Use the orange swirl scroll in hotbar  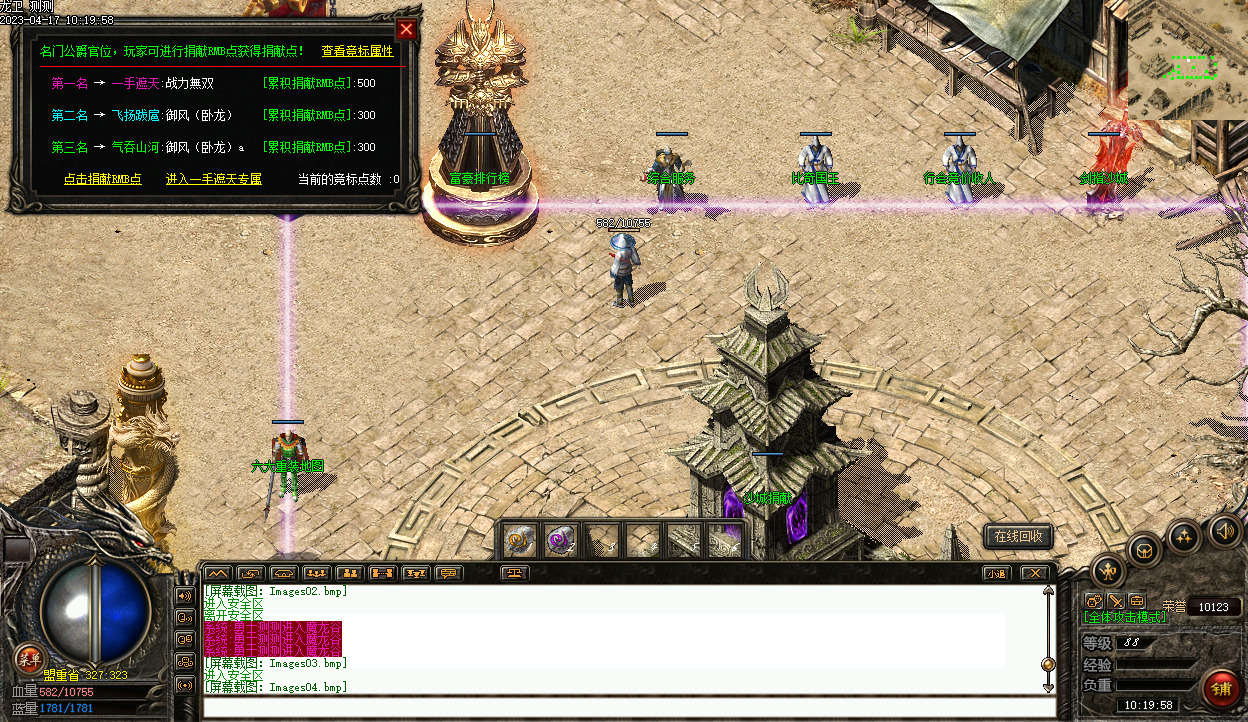coord(520,540)
